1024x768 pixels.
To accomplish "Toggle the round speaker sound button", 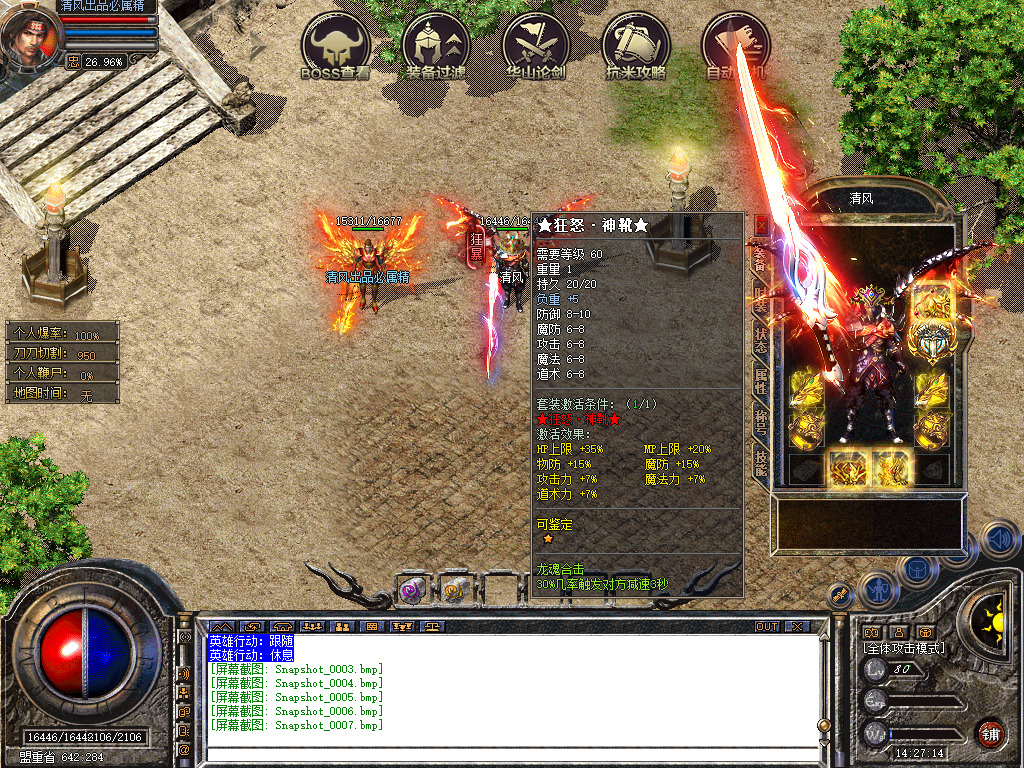I will 999,541.
